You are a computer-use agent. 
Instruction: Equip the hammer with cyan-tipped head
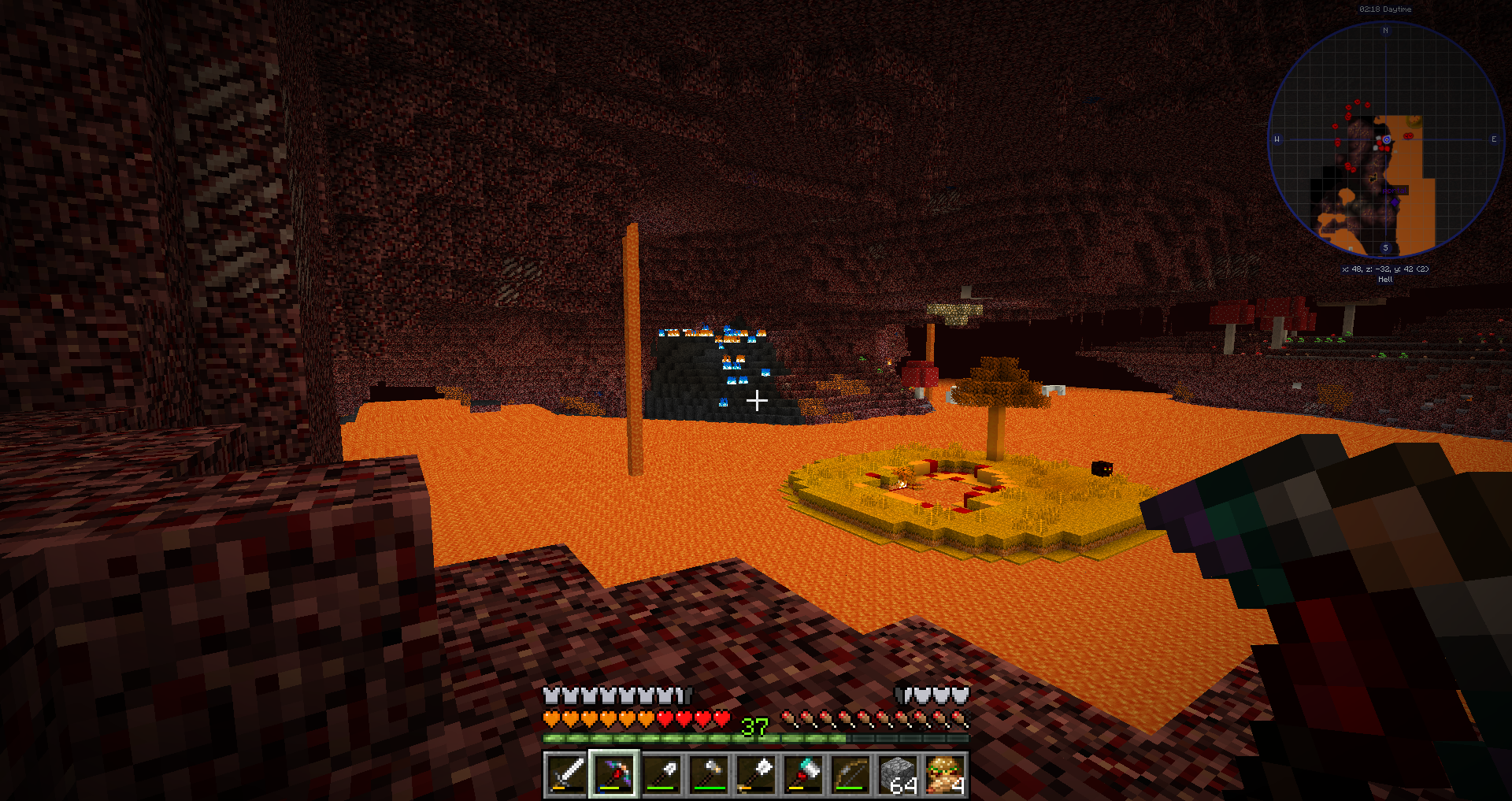803,774
